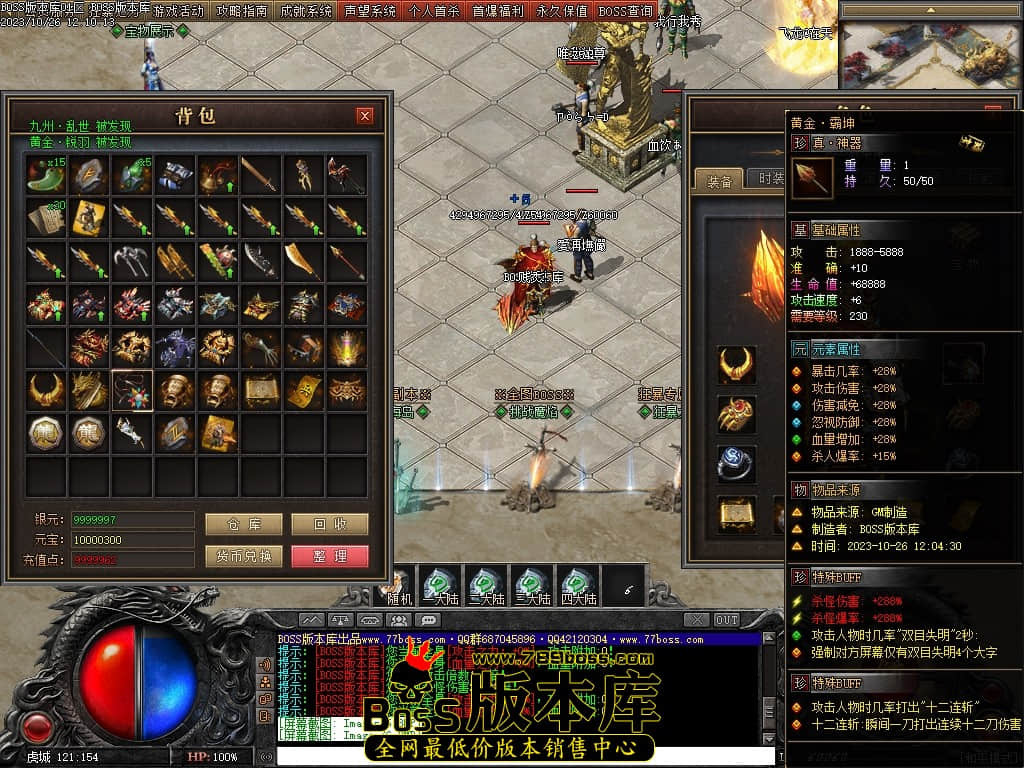Click the 回收 recycle button

[x=330, y=524]
